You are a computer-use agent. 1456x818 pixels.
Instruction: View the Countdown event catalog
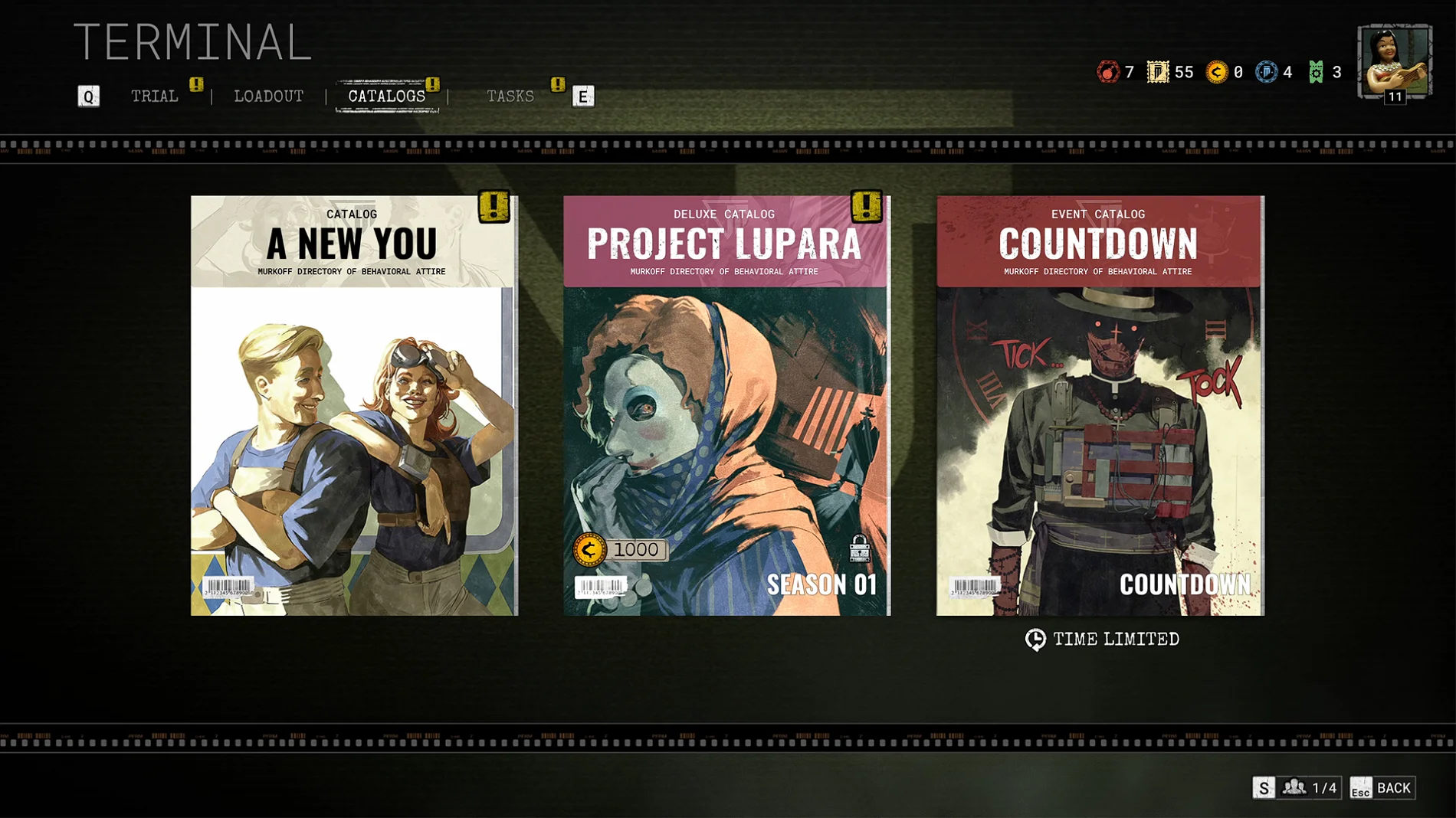pyautogui.click(x=1100, y=405)
